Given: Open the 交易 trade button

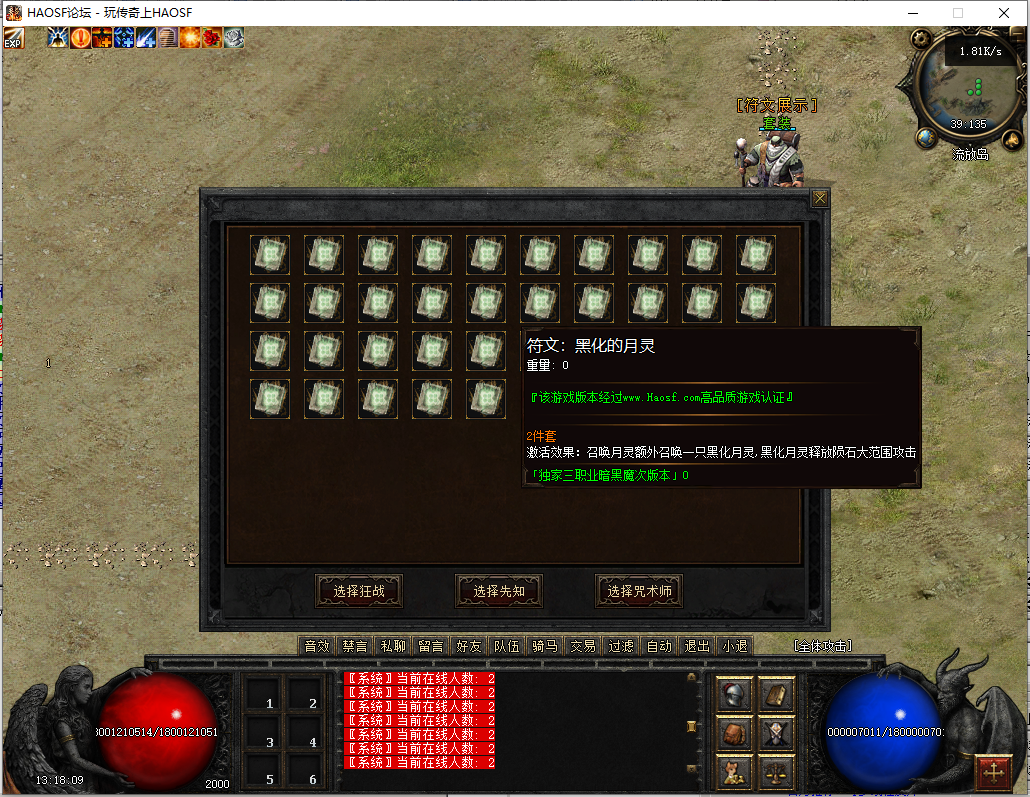Looking at the screenshot, I should click(x=583, y=646).
